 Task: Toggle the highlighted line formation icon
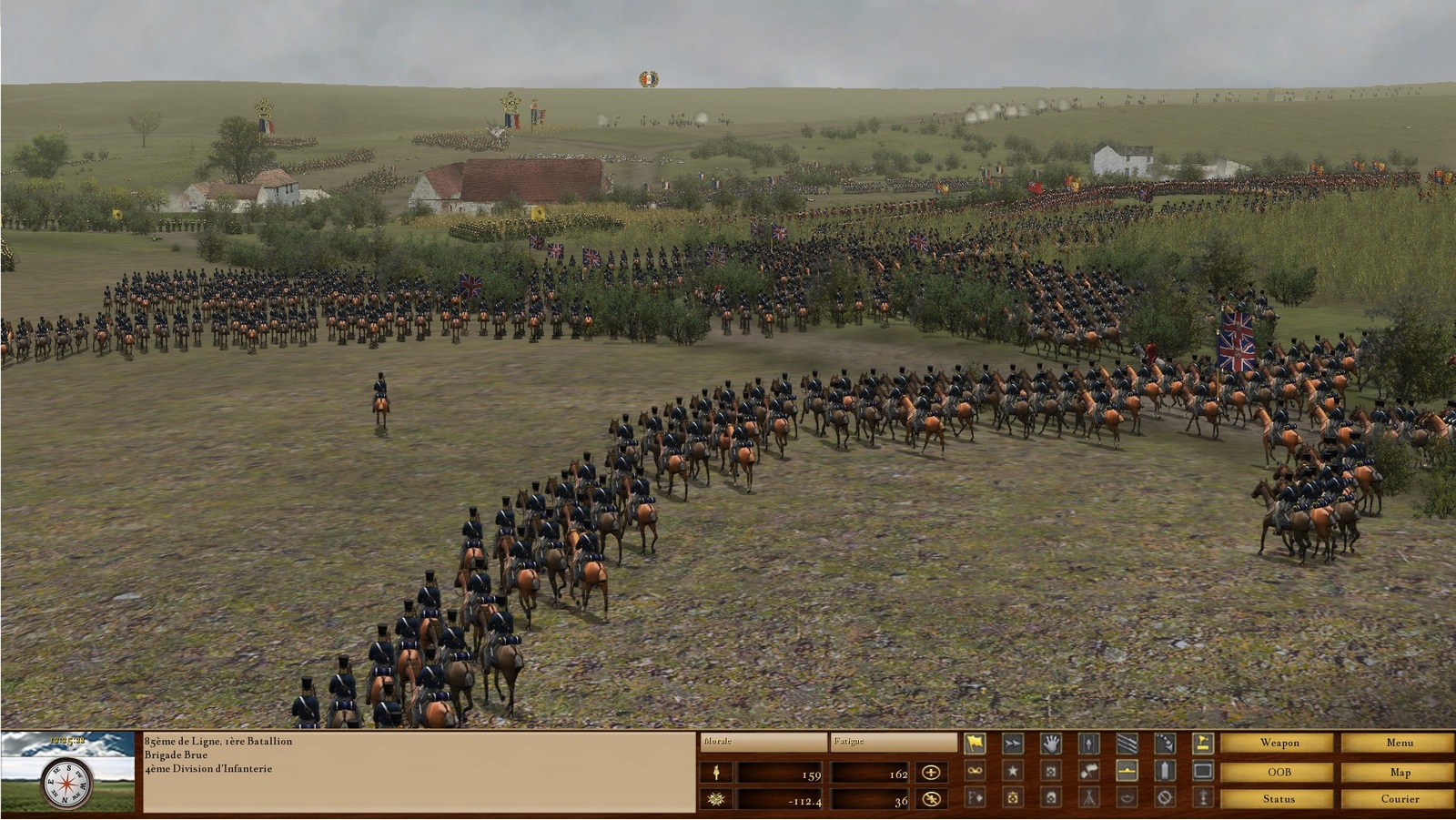click(x=1127, y=772)
